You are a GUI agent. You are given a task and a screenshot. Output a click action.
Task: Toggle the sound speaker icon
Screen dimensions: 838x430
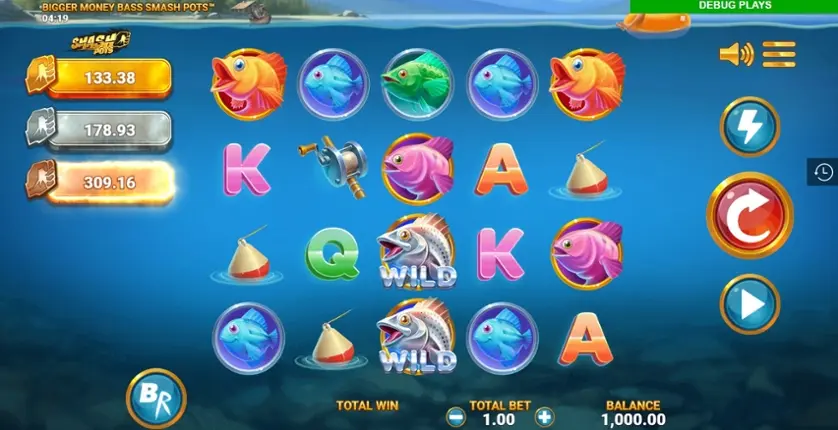[735, 54]
